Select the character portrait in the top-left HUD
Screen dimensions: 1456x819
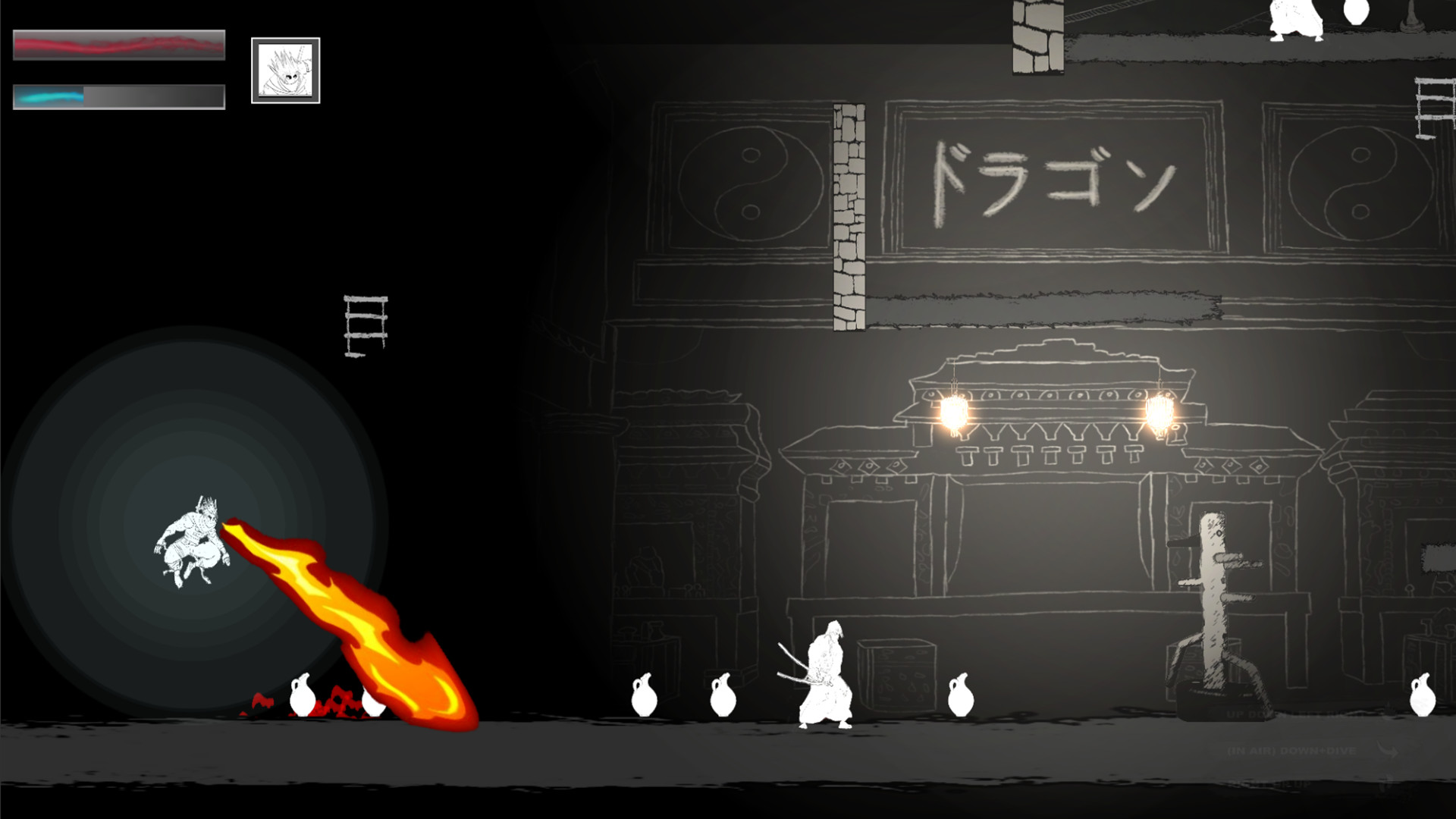point(284,71)
